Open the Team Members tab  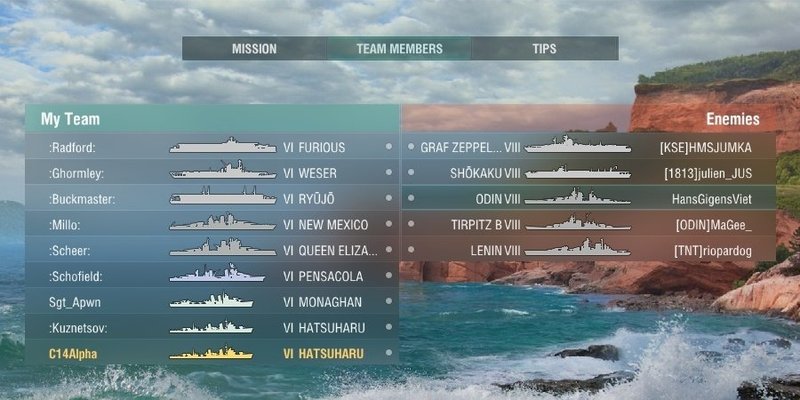pyautogui.click(x=398, y=48)
